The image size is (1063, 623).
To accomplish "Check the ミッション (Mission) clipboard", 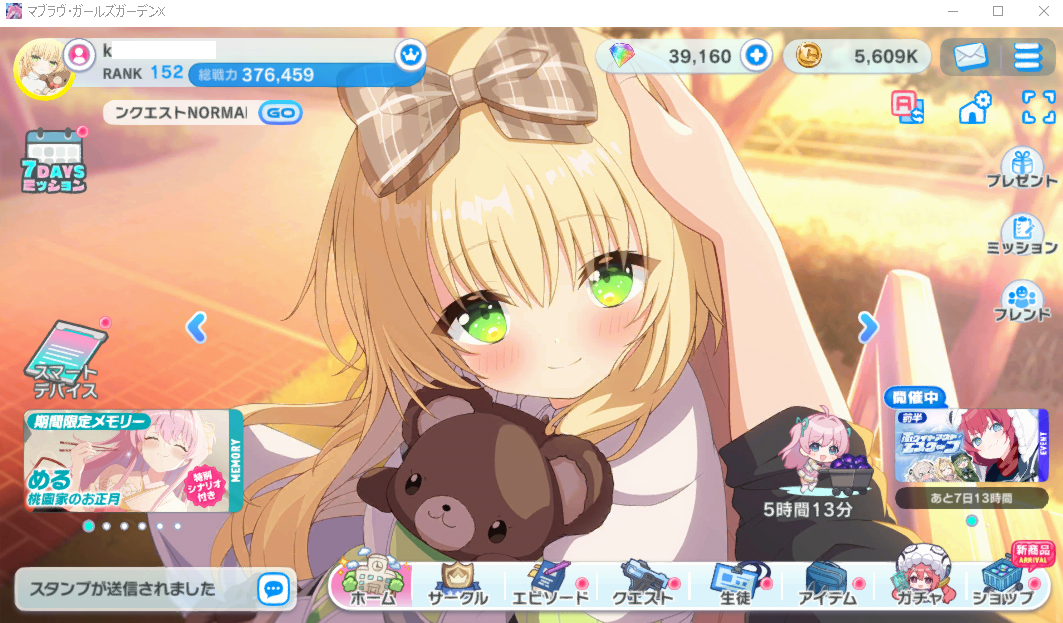I will (x=1021, y=234).
